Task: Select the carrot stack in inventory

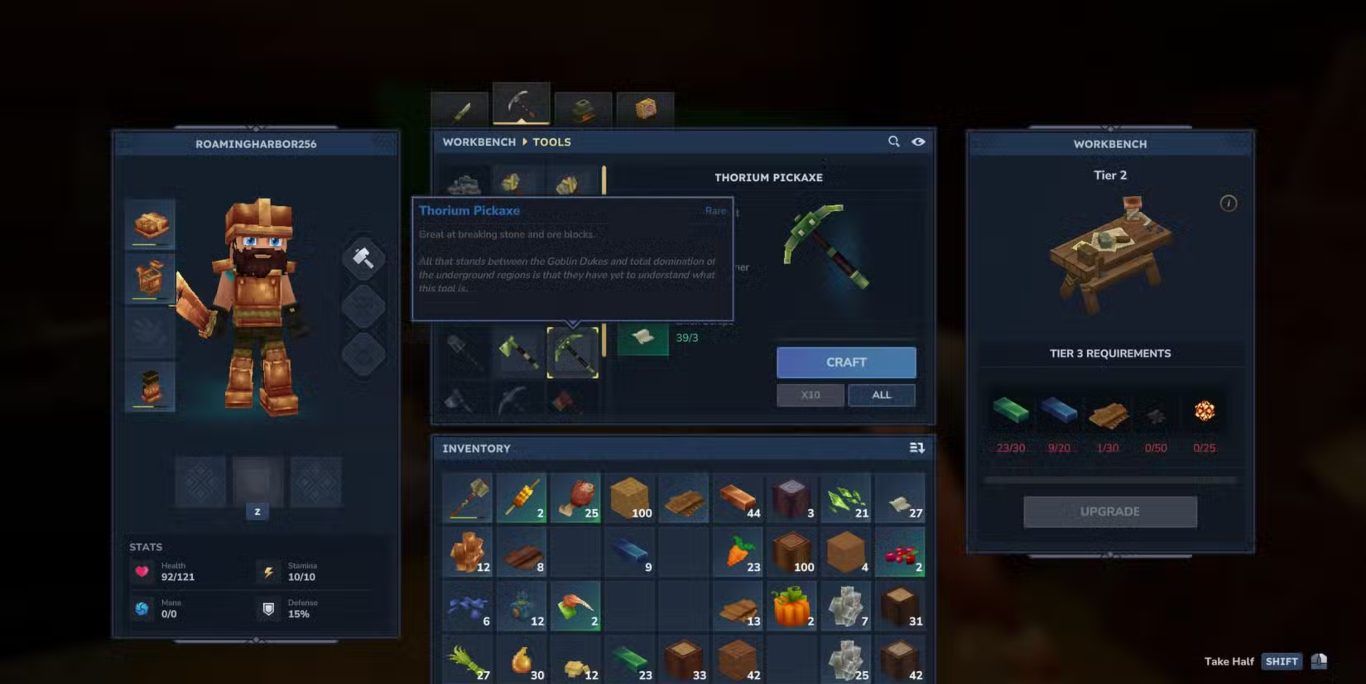Action: point(738,552)
